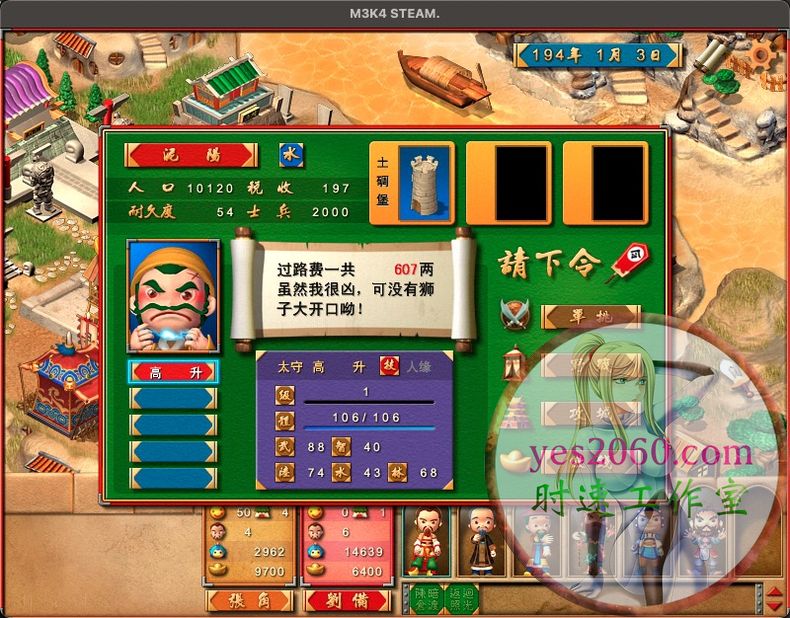Image resolution: width=790 pixels, height=618 pixels.
Task: Pick the brown-robed general in the roster
Action: (479, 545)
